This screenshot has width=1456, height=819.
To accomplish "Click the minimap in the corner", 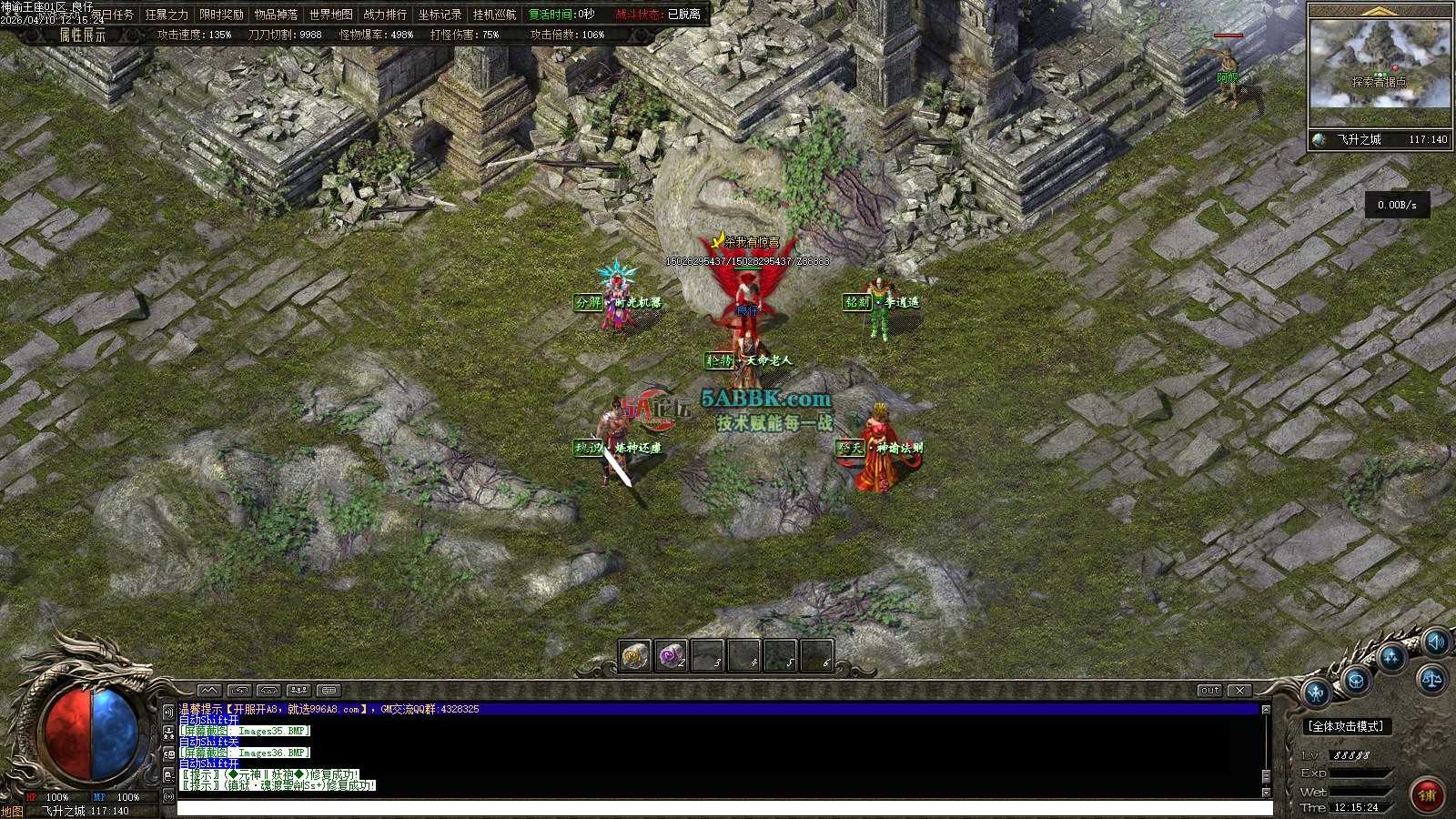I will [x=1380, y=64].
